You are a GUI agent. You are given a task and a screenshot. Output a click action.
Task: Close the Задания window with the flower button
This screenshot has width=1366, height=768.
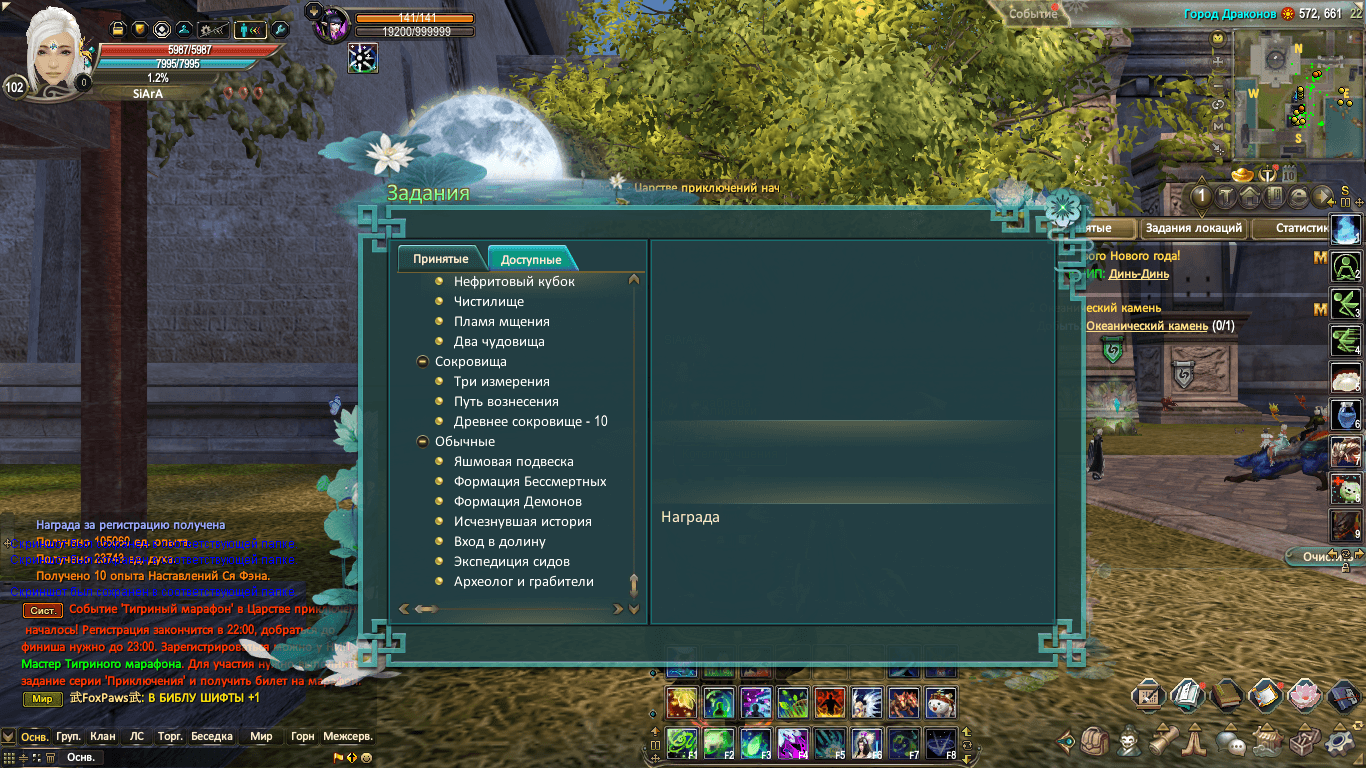click(x=1063, y=208)
